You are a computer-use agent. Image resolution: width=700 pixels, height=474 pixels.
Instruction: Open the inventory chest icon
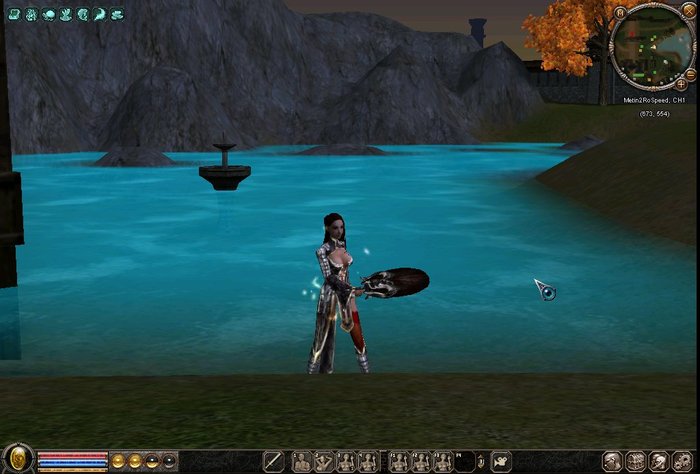[x=636, y=461]
